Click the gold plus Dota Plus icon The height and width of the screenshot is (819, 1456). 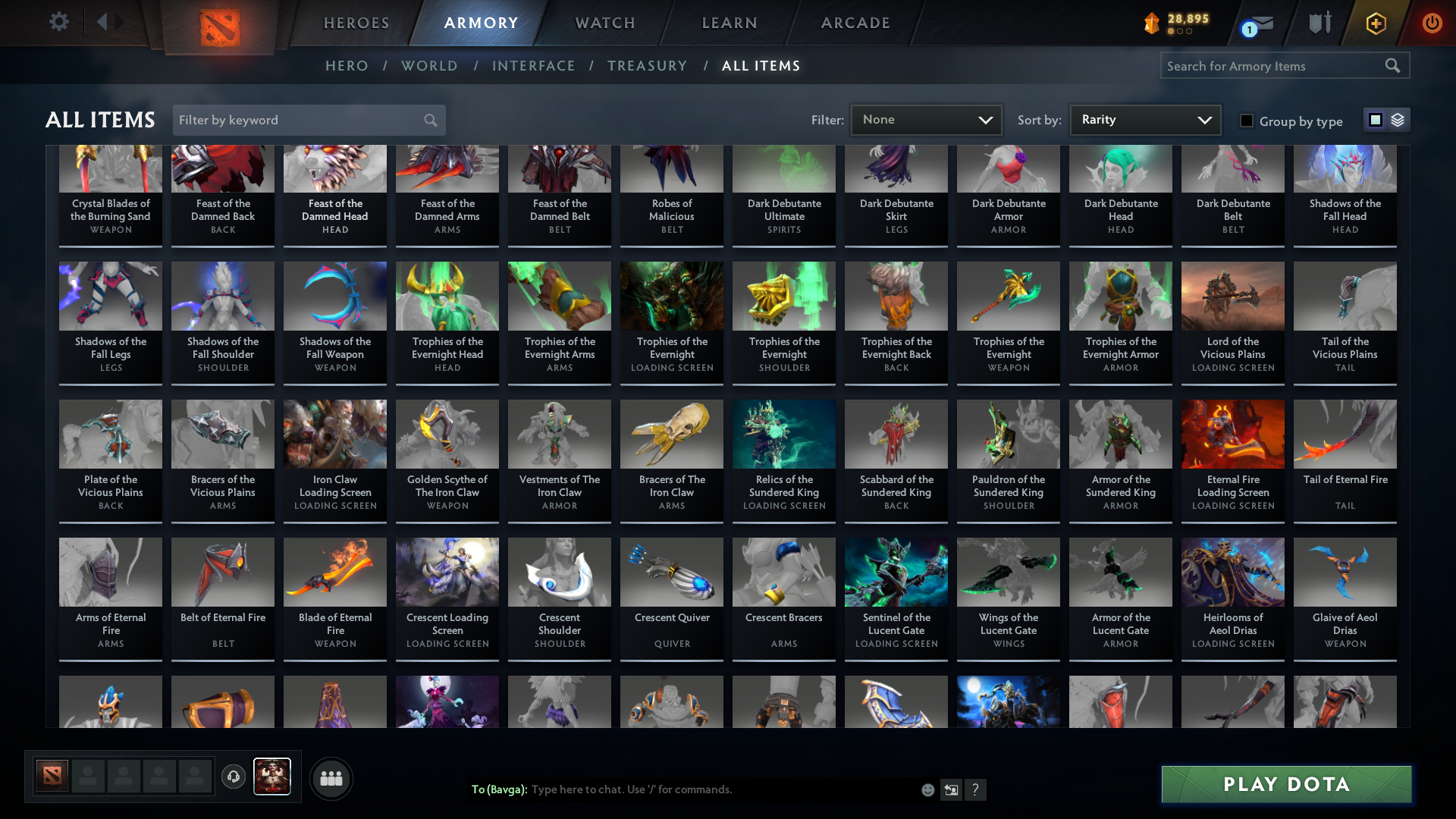tap(1375, 23)
